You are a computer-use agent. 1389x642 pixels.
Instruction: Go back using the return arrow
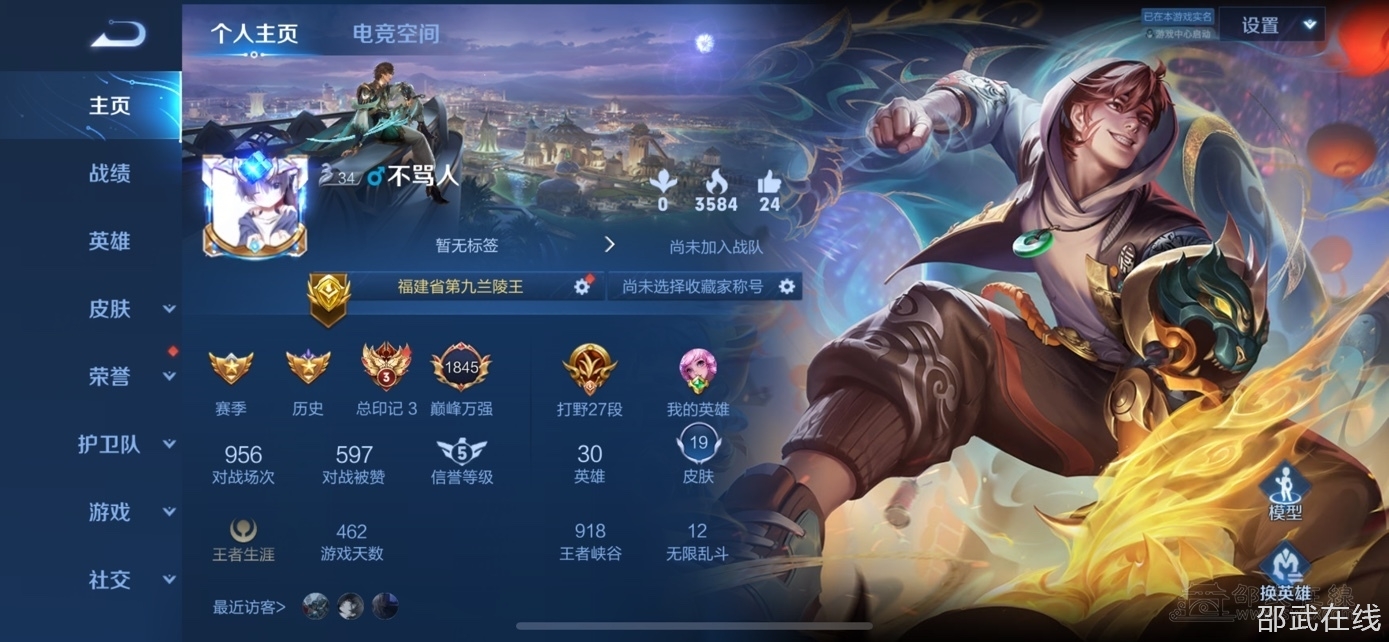pos(118,34)
